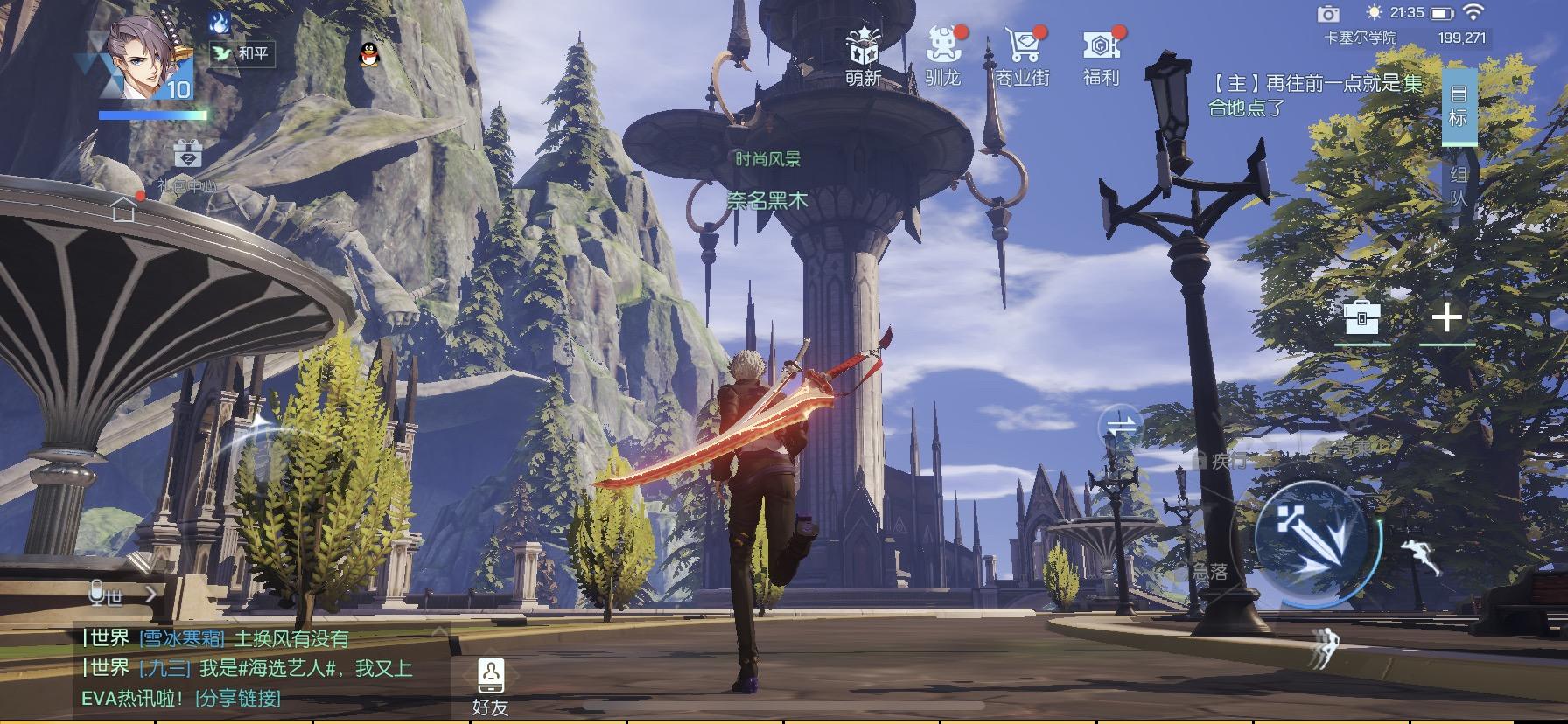This screenshot has height=724, width=1568.
Task: Switch to the 组队 team tab
Action: 1459,186
